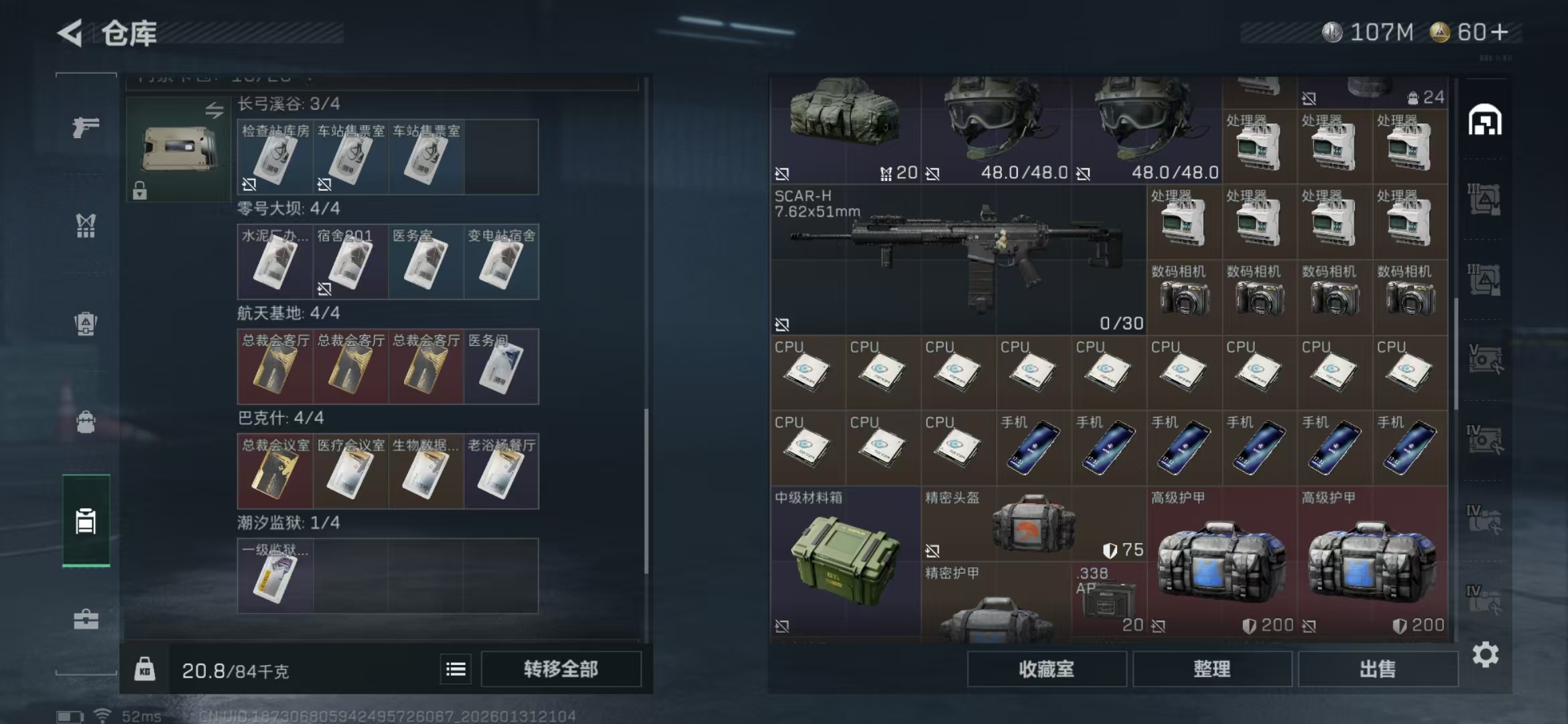Select the pistol weapons category icon
The height and width of the screenshot is (724, 1568).
(x=85, y=129)
